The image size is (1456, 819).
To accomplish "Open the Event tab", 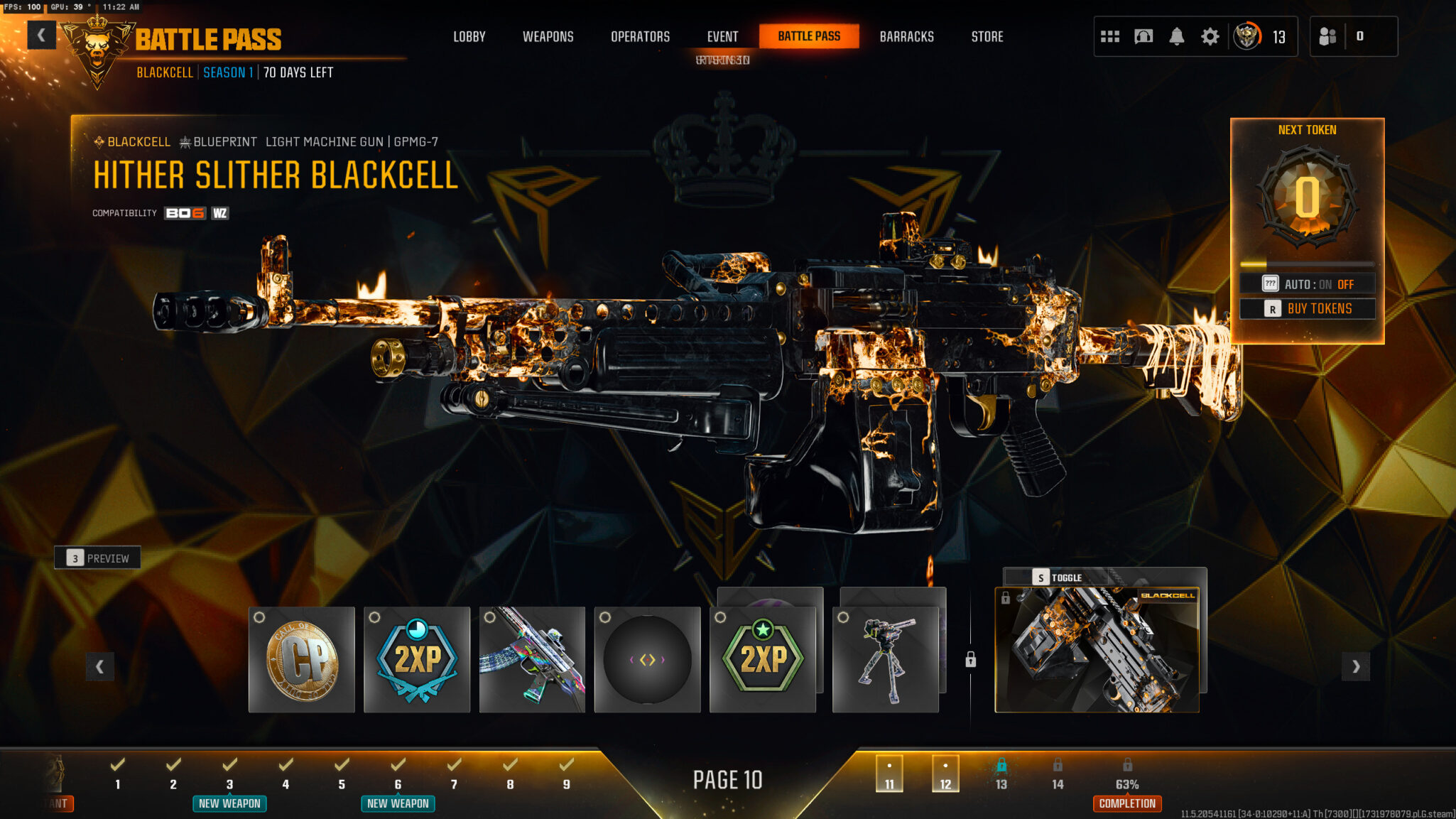I will 722,36.
